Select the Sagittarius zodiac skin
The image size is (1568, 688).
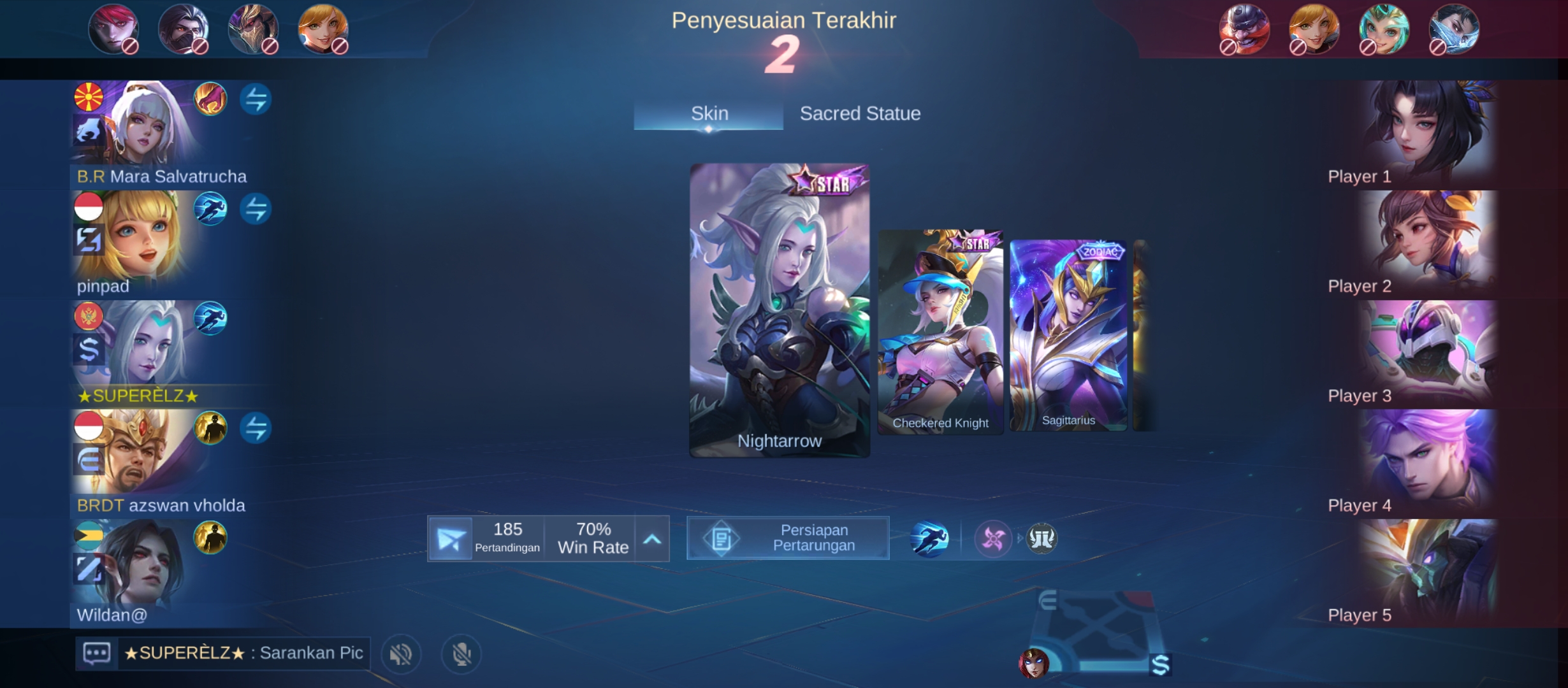[1068, 335]
